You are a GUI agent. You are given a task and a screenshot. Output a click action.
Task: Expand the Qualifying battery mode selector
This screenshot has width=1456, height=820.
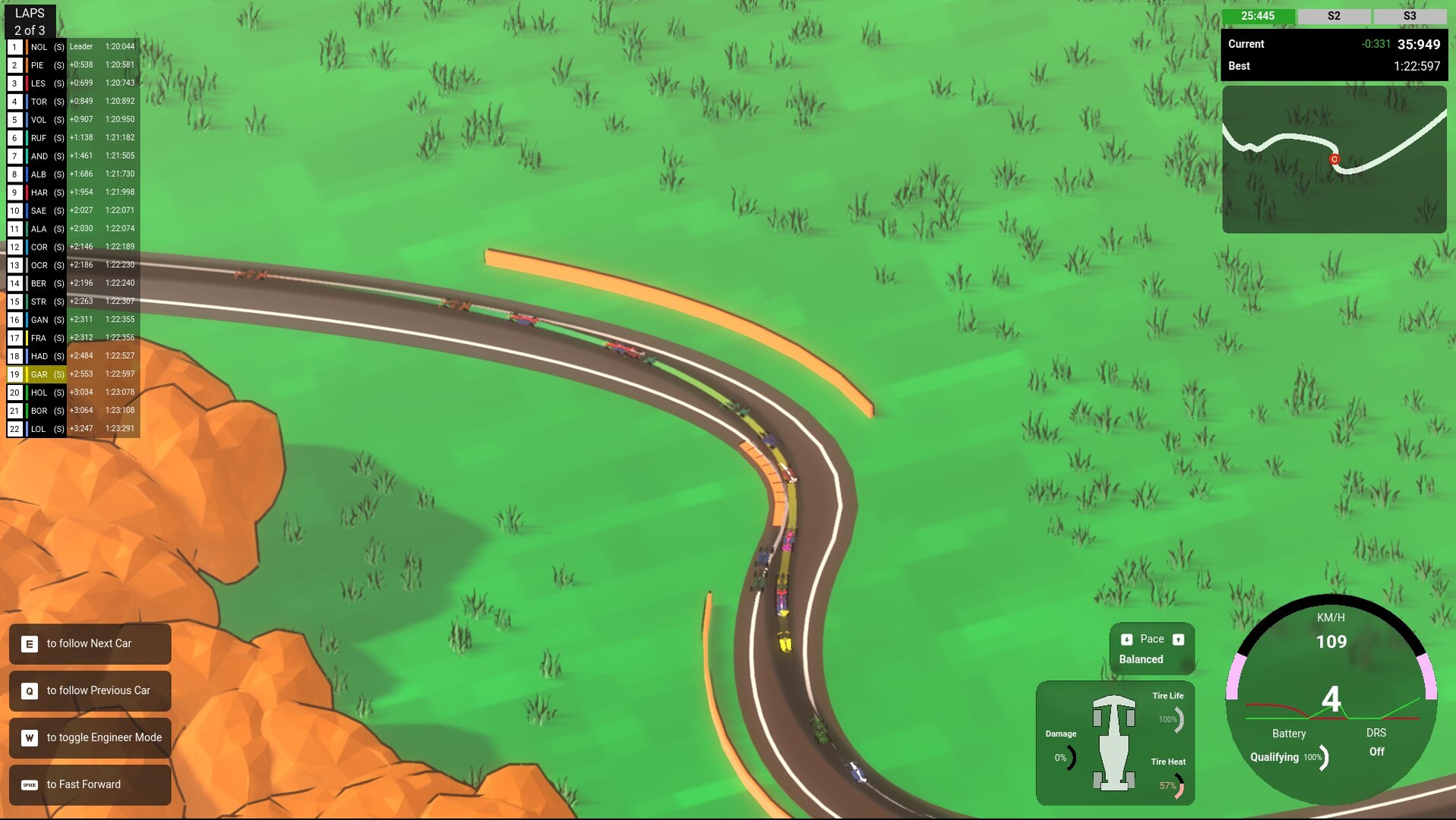(x=1273, y=757)
